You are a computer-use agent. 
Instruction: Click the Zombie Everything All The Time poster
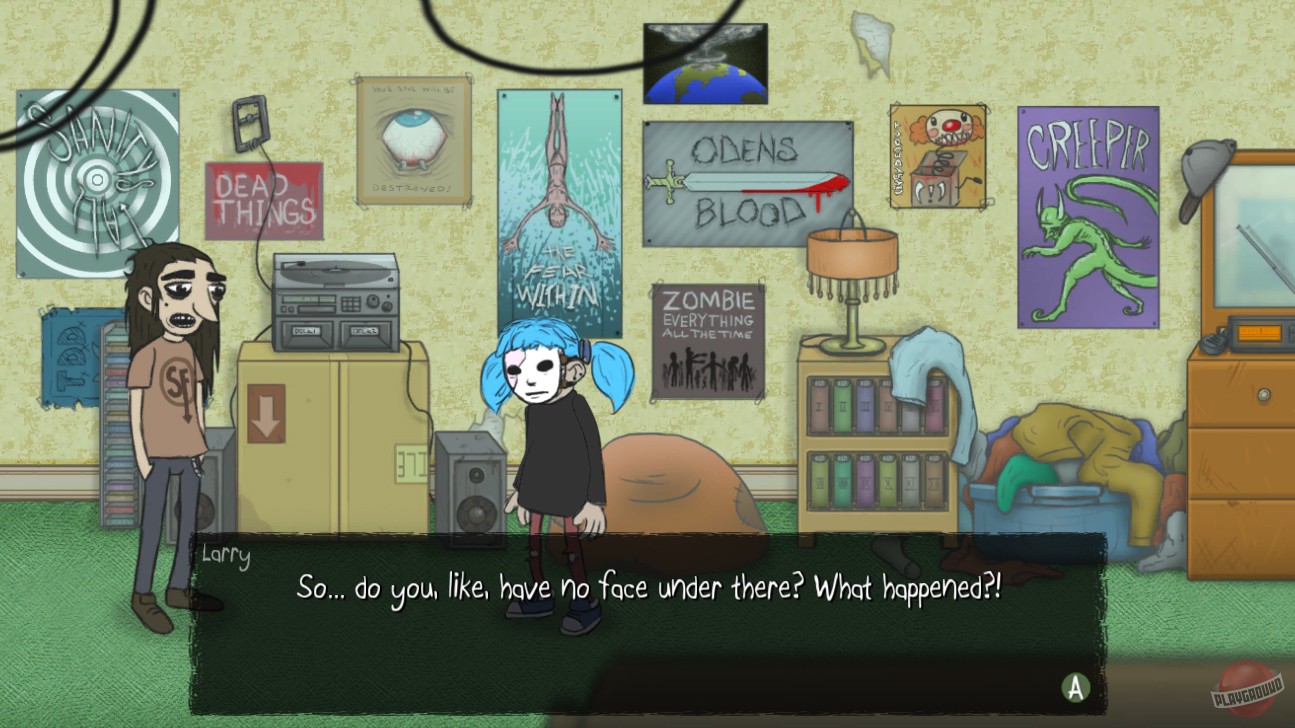pyautogui.click(x=707, y=340)
